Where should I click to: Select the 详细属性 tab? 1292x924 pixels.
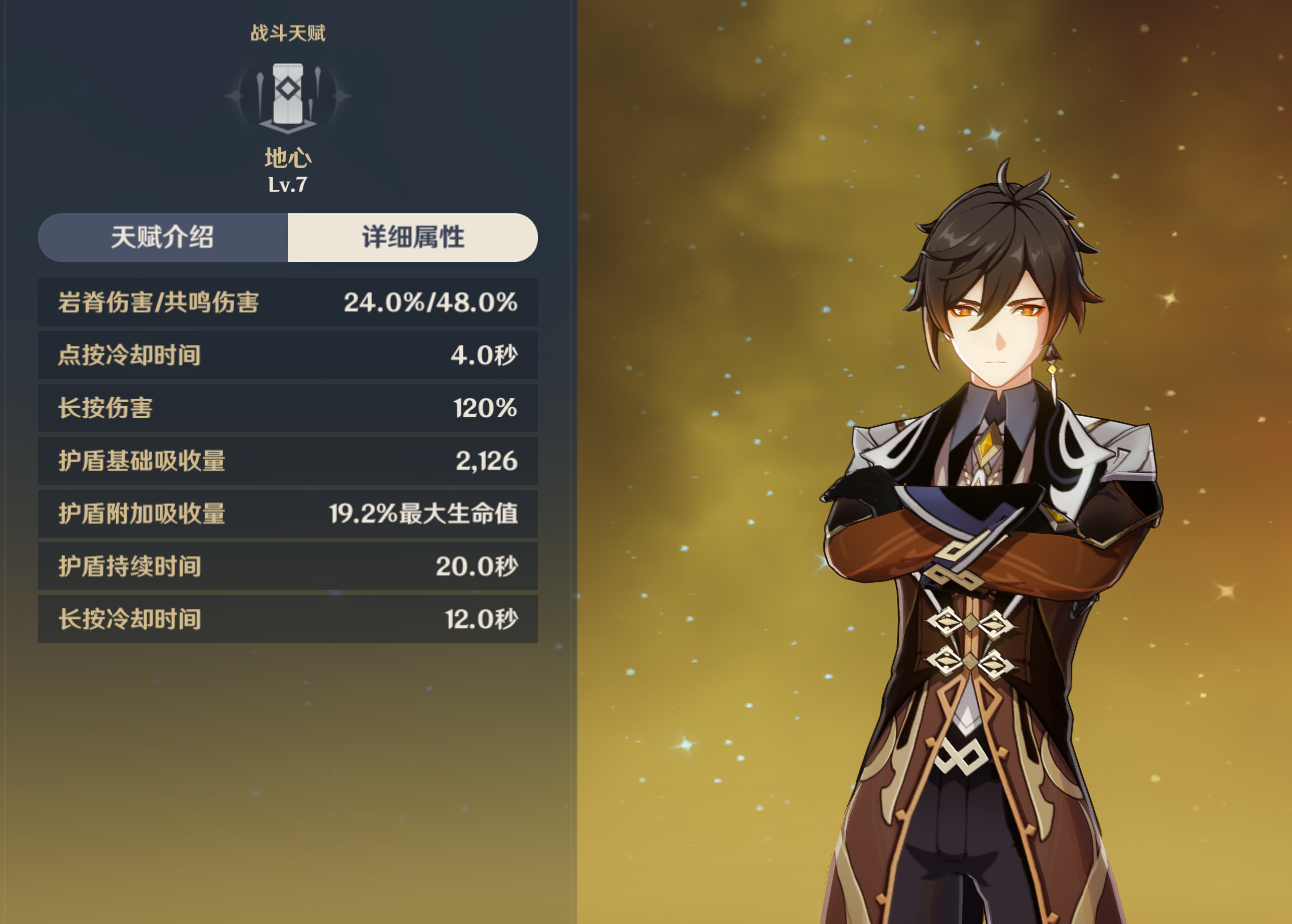click(412, 238)
